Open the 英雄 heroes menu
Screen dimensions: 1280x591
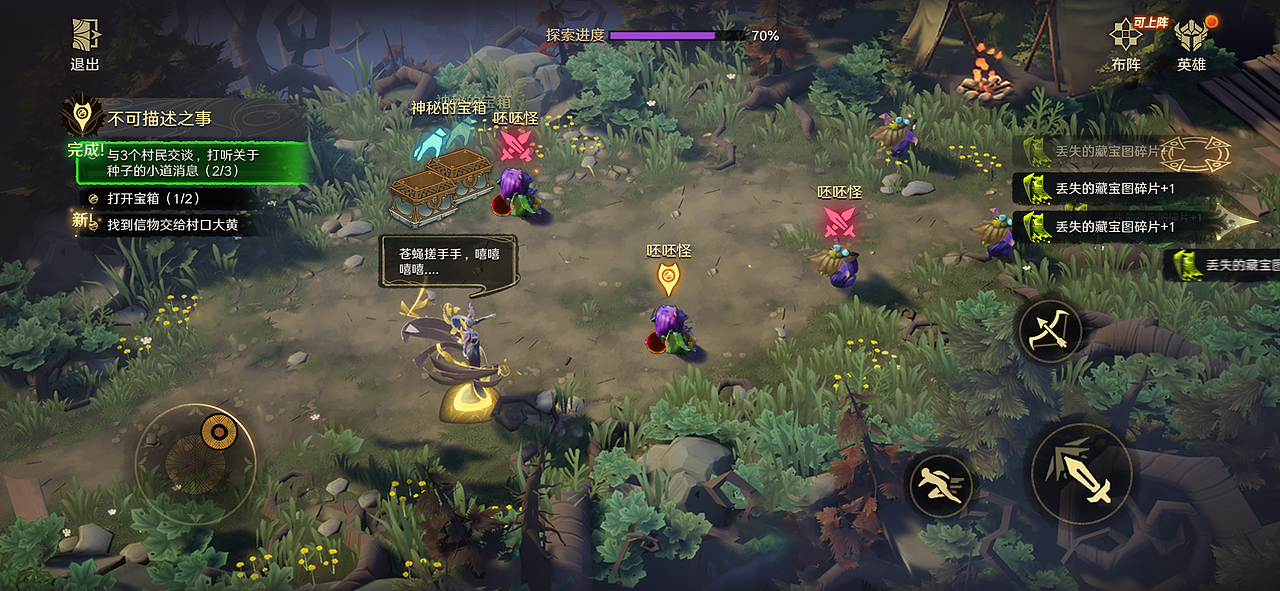(x=1191, y=46)
